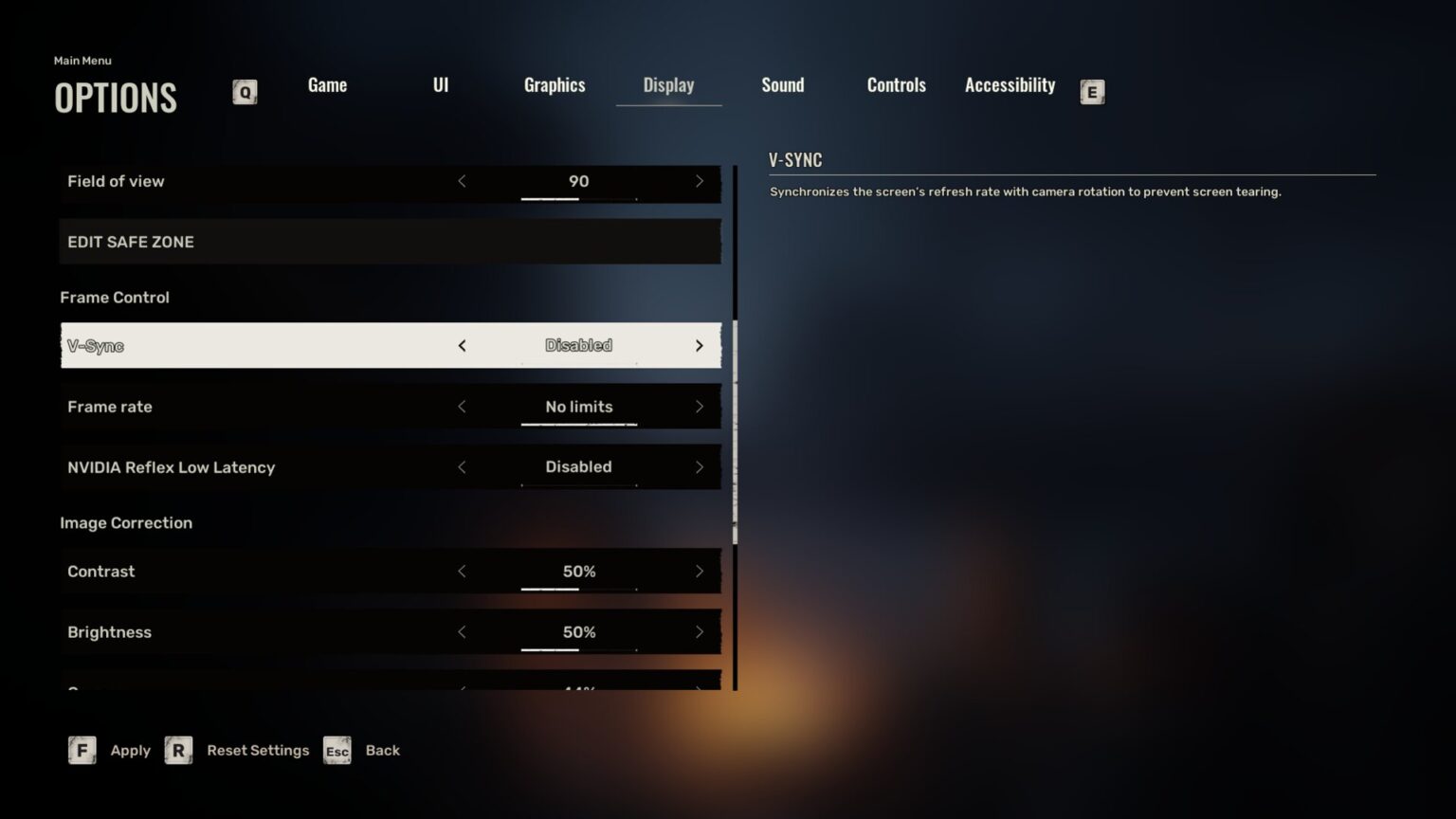This screenshot has width=1456, height=819.
Task: Open the Sound settings tab
Action: click(782, 85)
